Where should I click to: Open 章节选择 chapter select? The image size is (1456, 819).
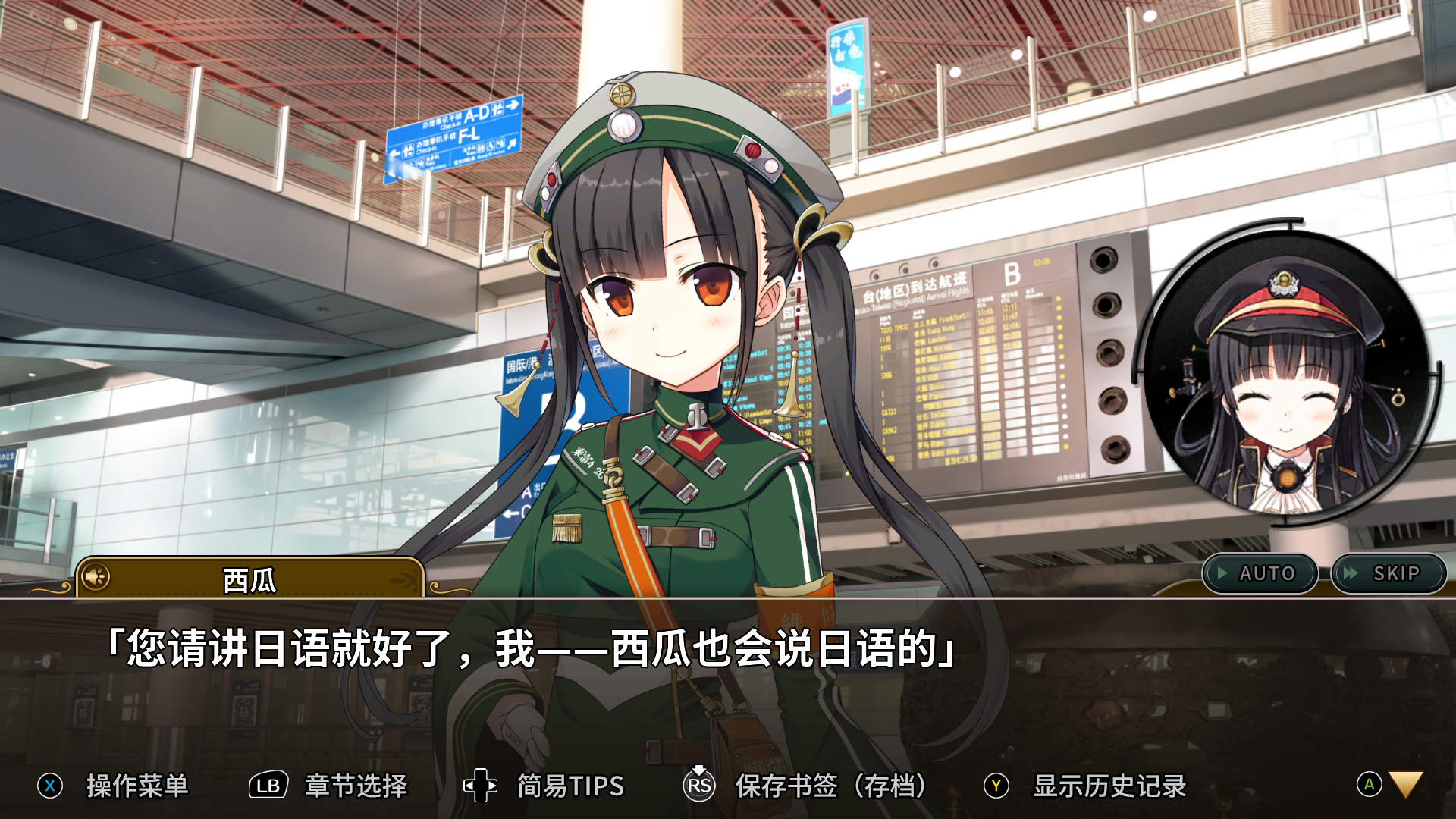355,786
